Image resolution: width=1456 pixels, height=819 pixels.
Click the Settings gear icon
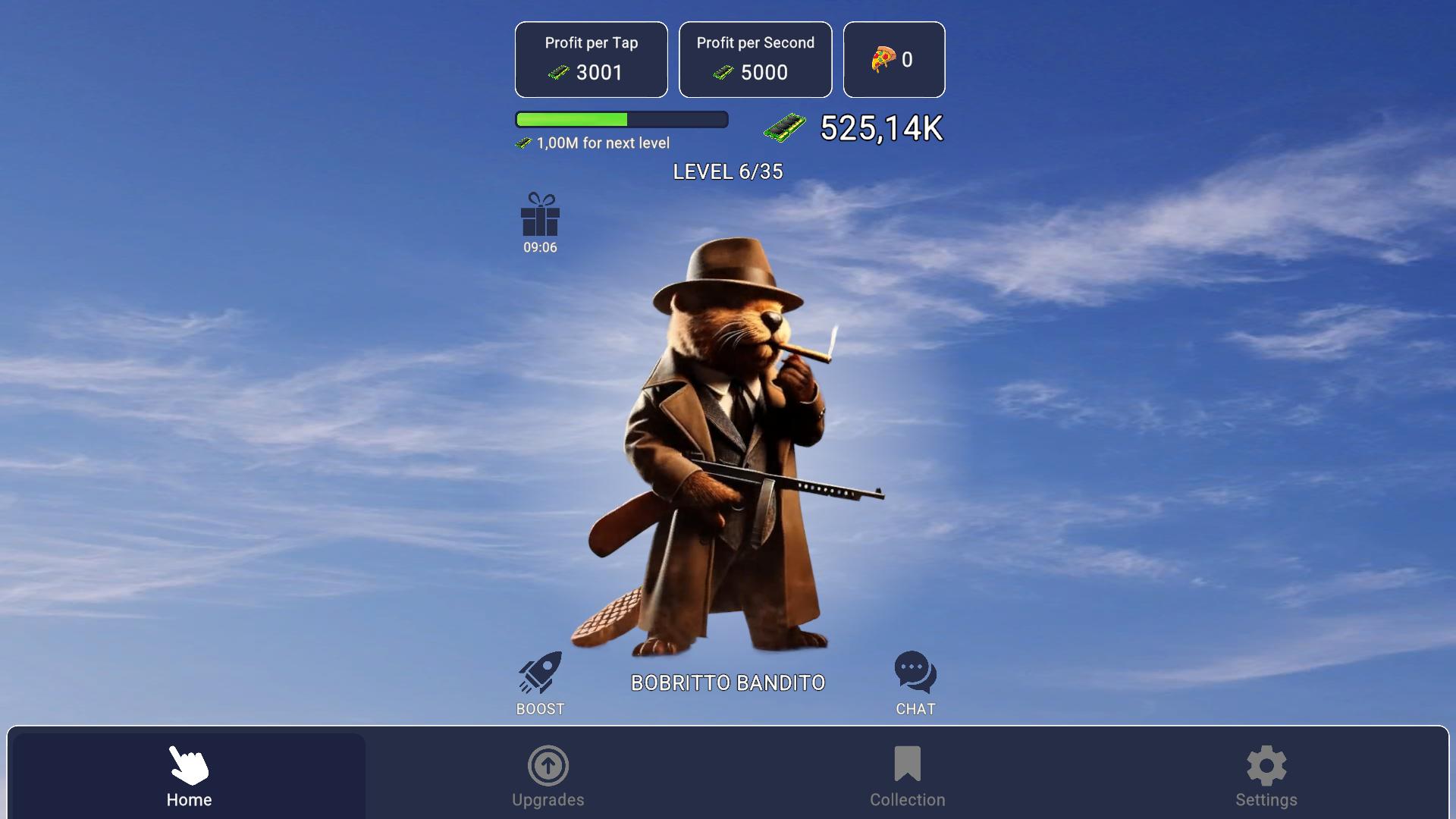tap(1265, 766)
